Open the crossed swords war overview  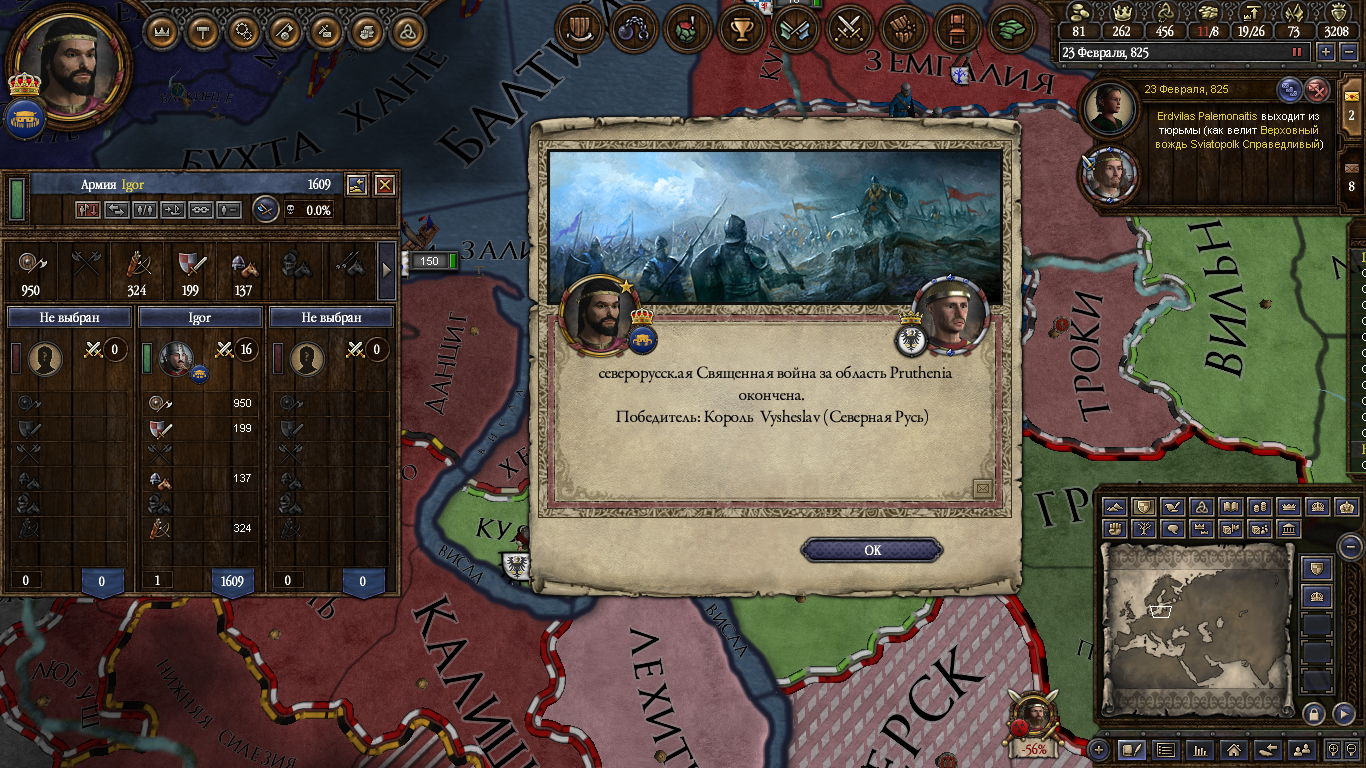coord(849,29)
